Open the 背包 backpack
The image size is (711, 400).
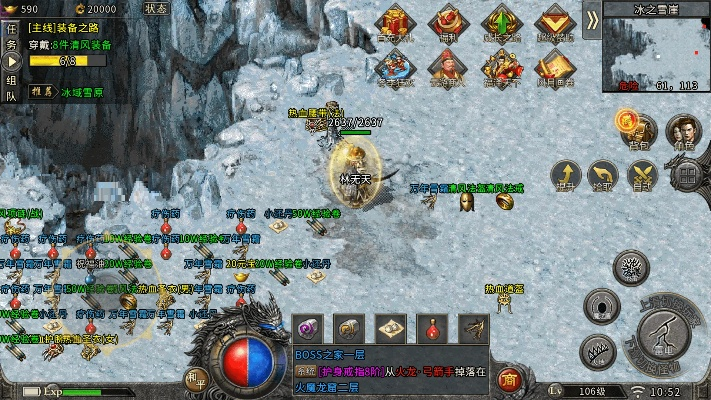(x=638, y=129)
